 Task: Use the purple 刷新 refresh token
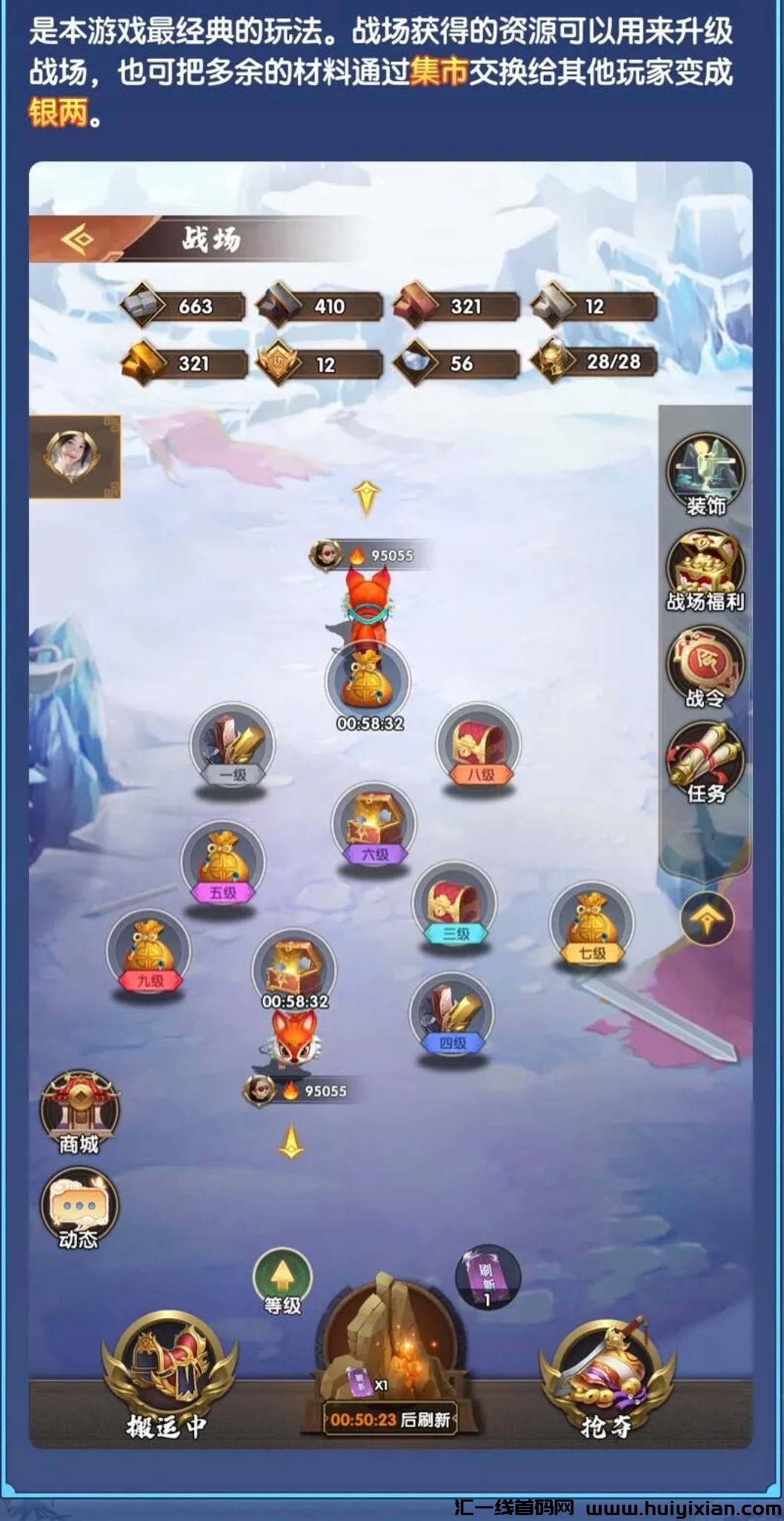click(x=488, y=1276)
